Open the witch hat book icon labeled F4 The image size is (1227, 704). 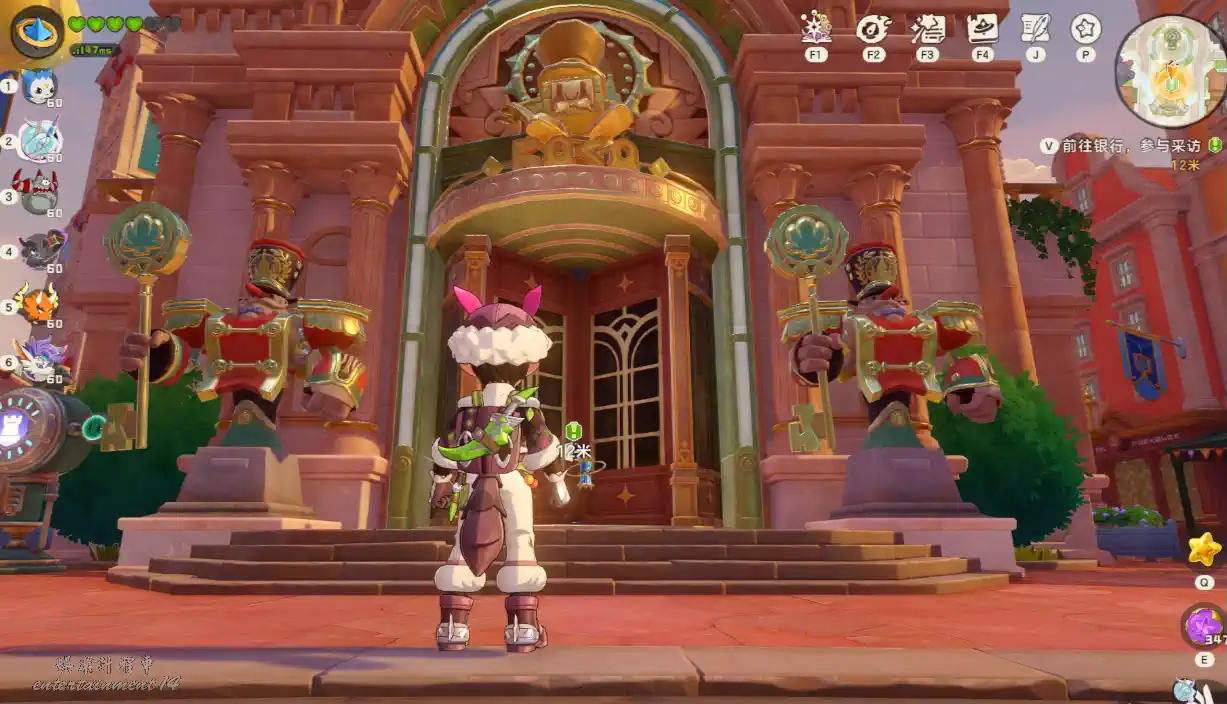[x=982, y=28]
